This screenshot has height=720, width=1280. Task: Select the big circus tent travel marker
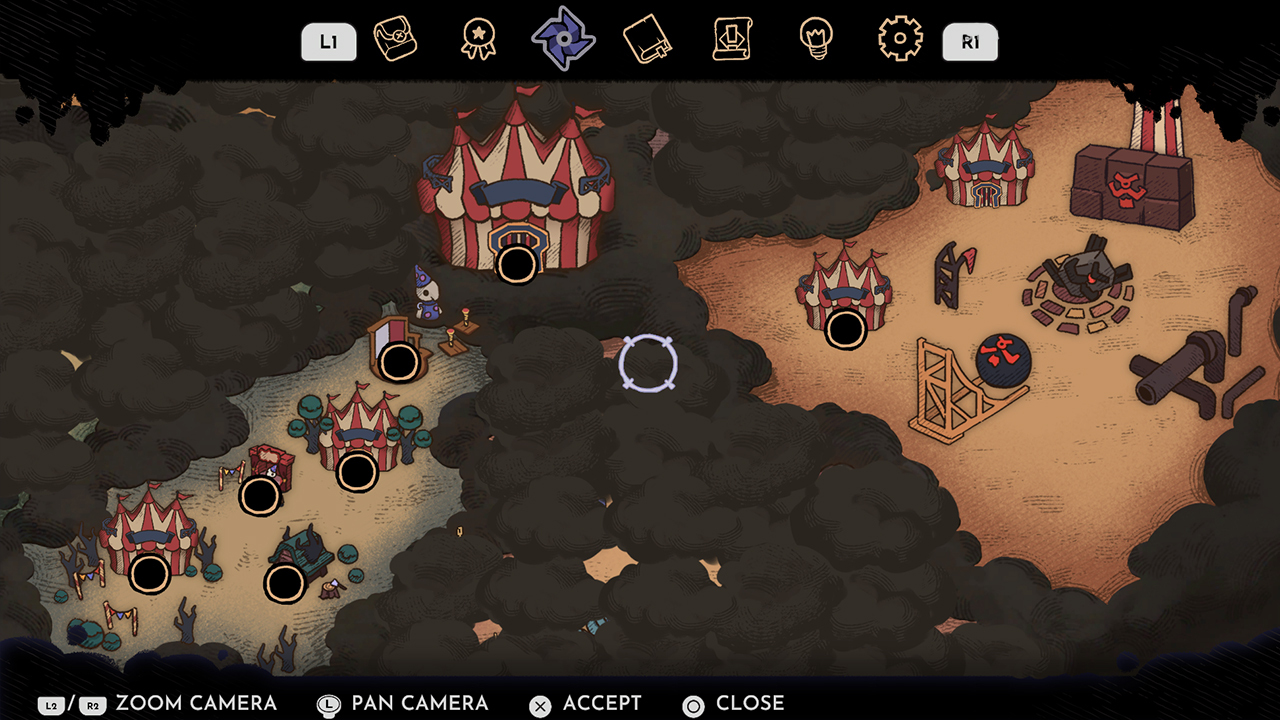[x=517, y=264]
